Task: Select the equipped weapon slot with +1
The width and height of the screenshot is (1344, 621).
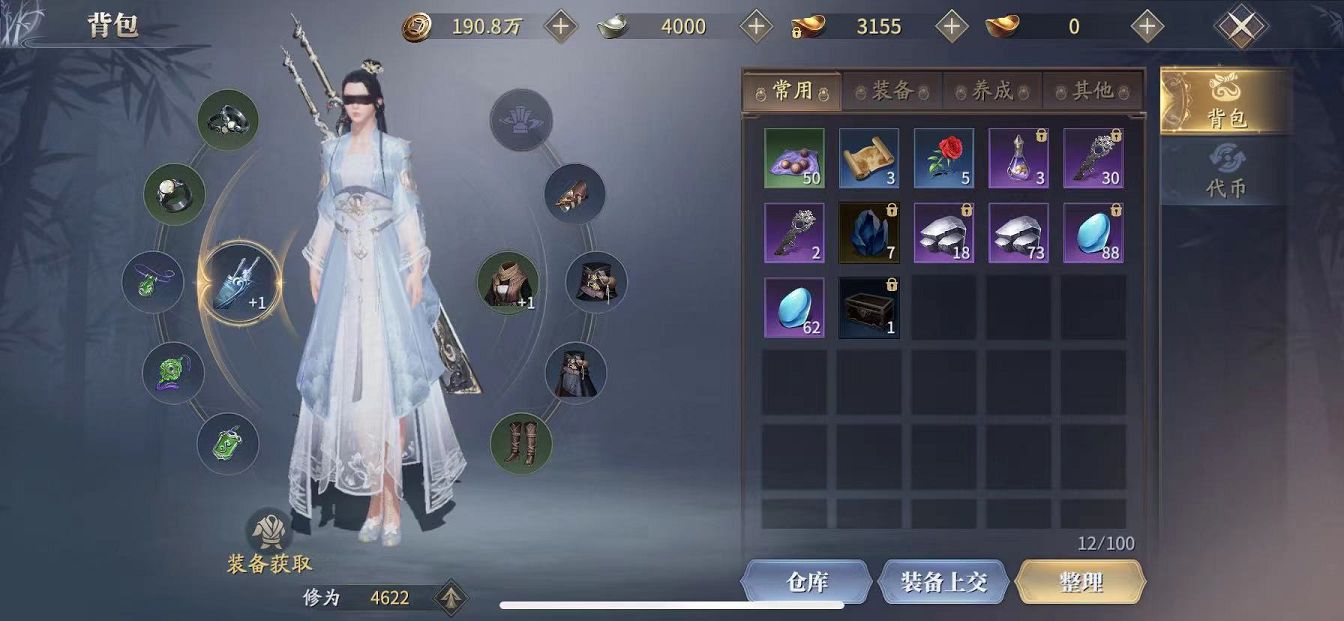Action: [x=240, y=283]
